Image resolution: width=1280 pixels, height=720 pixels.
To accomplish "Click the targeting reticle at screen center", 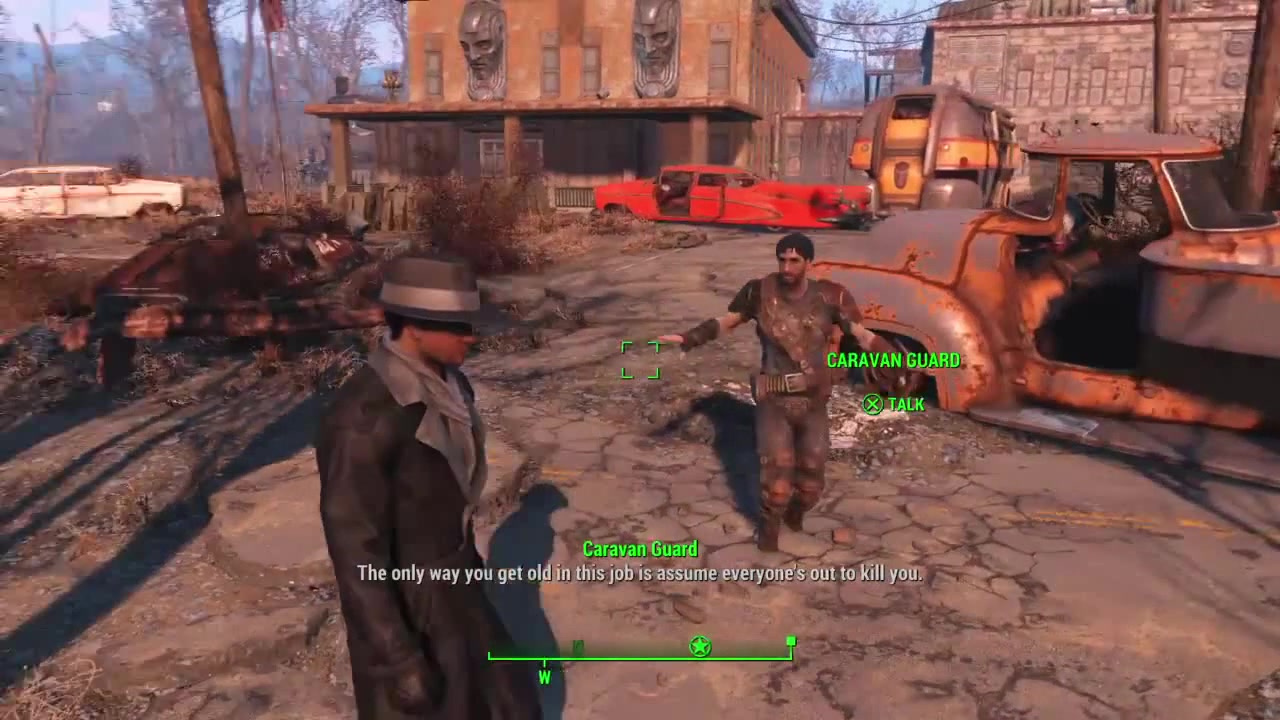I will coord(640,360).
